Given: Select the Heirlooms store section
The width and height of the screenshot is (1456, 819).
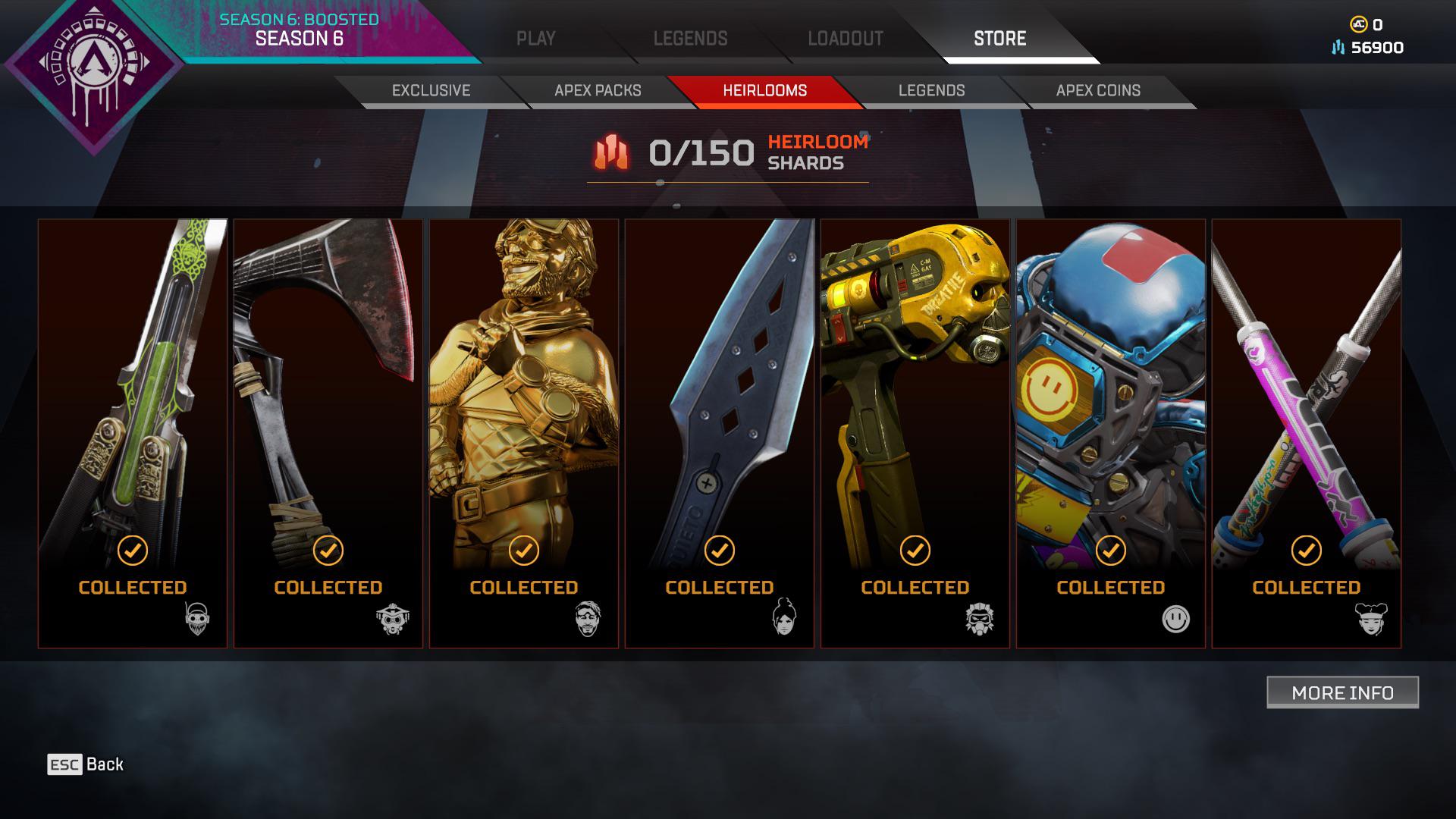Looking at the screenshot, I should coord(764,90).
